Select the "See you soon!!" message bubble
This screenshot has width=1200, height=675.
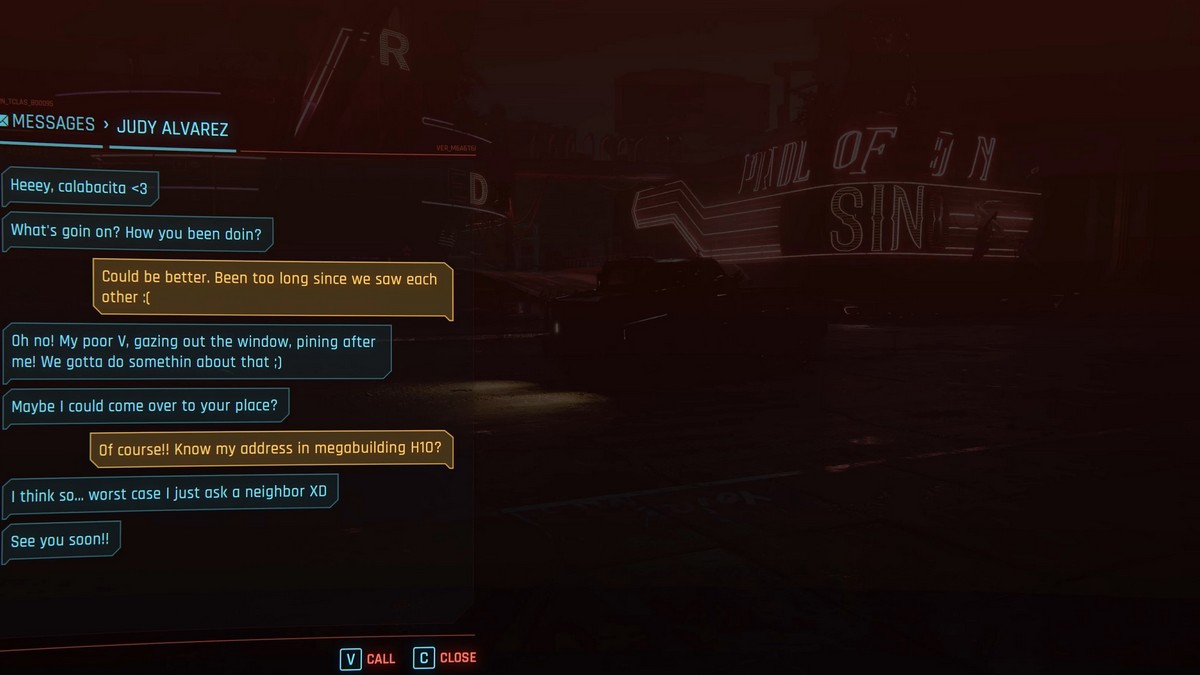60,541
